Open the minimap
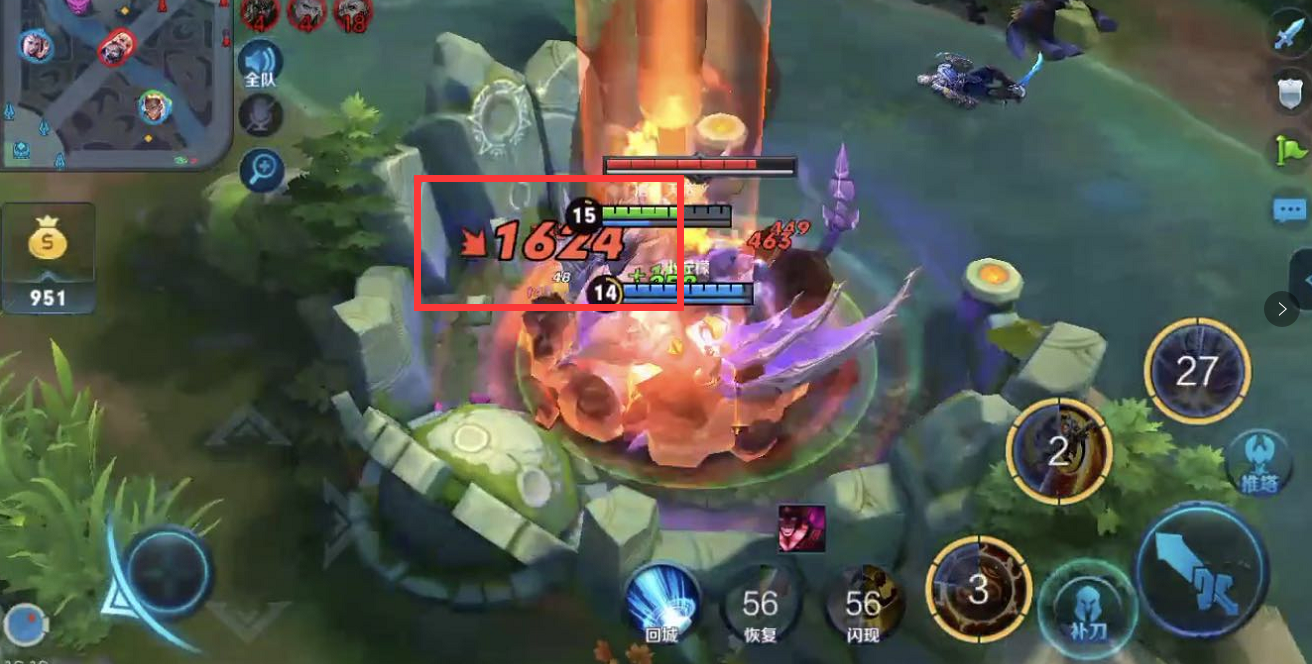The width and height of the screenshot is (1312, 664). (x=115, y=80)
